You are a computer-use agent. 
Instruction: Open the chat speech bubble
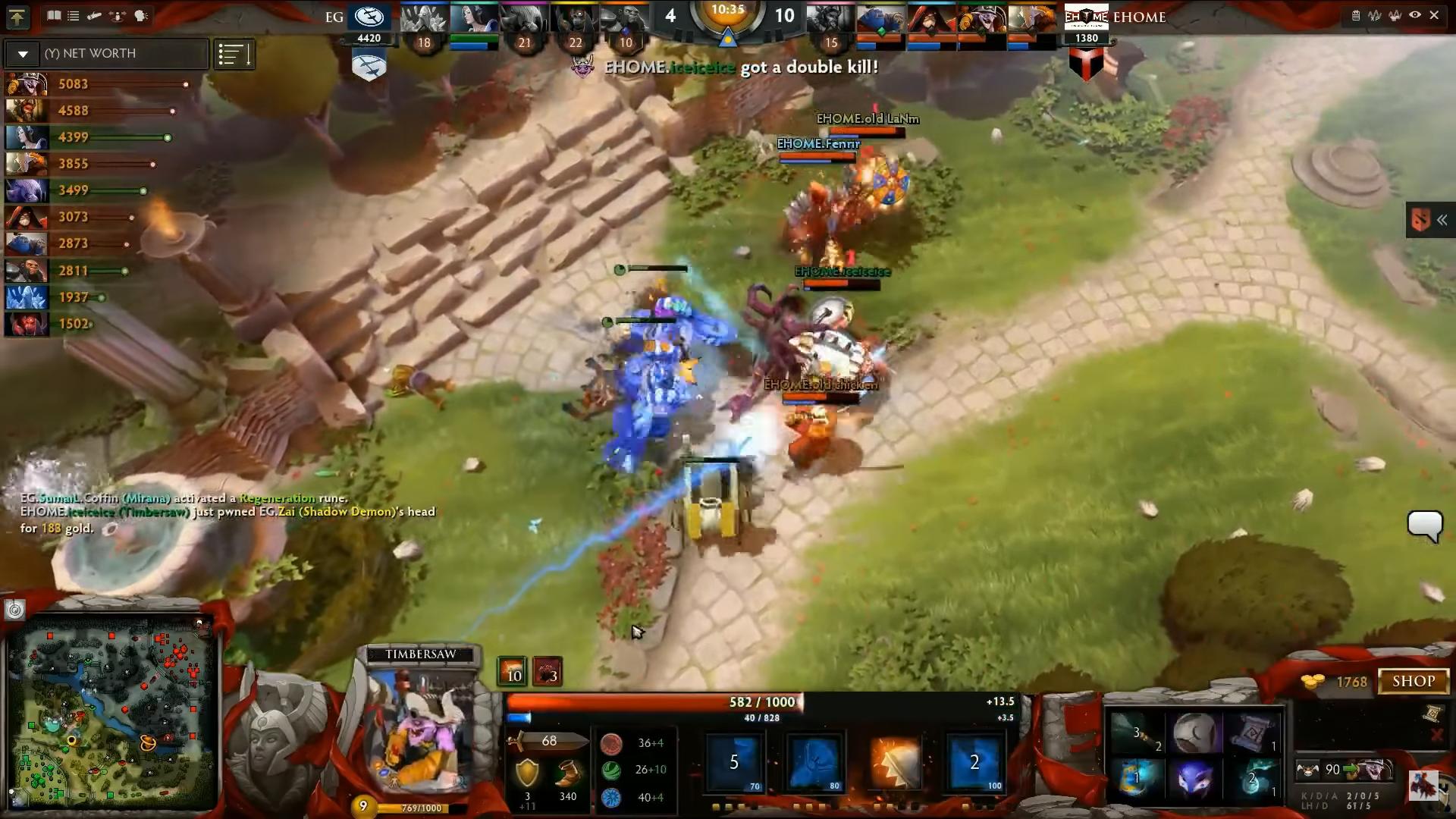tap(1424, 526)
